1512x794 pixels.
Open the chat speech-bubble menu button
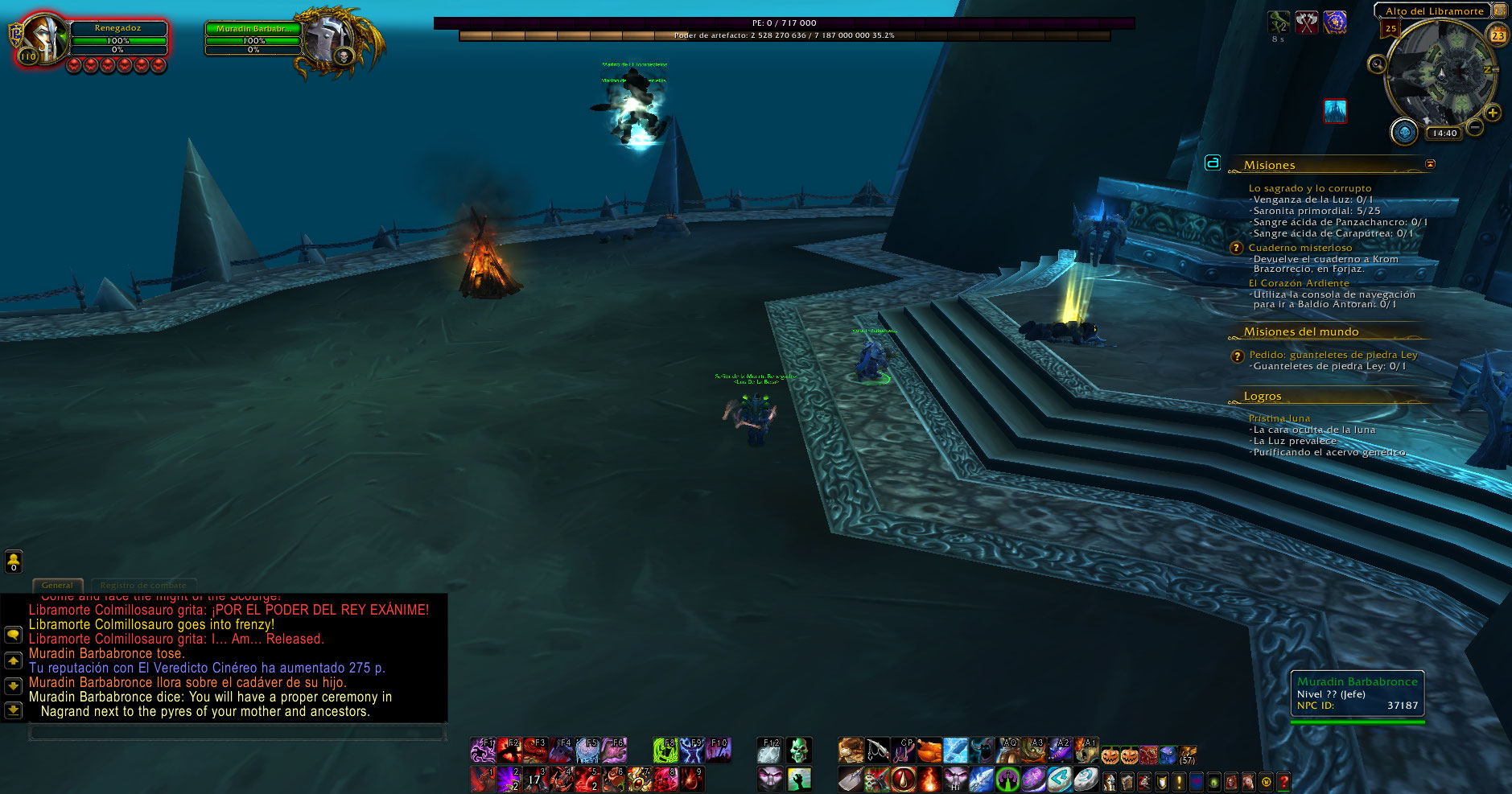point(14,635)
